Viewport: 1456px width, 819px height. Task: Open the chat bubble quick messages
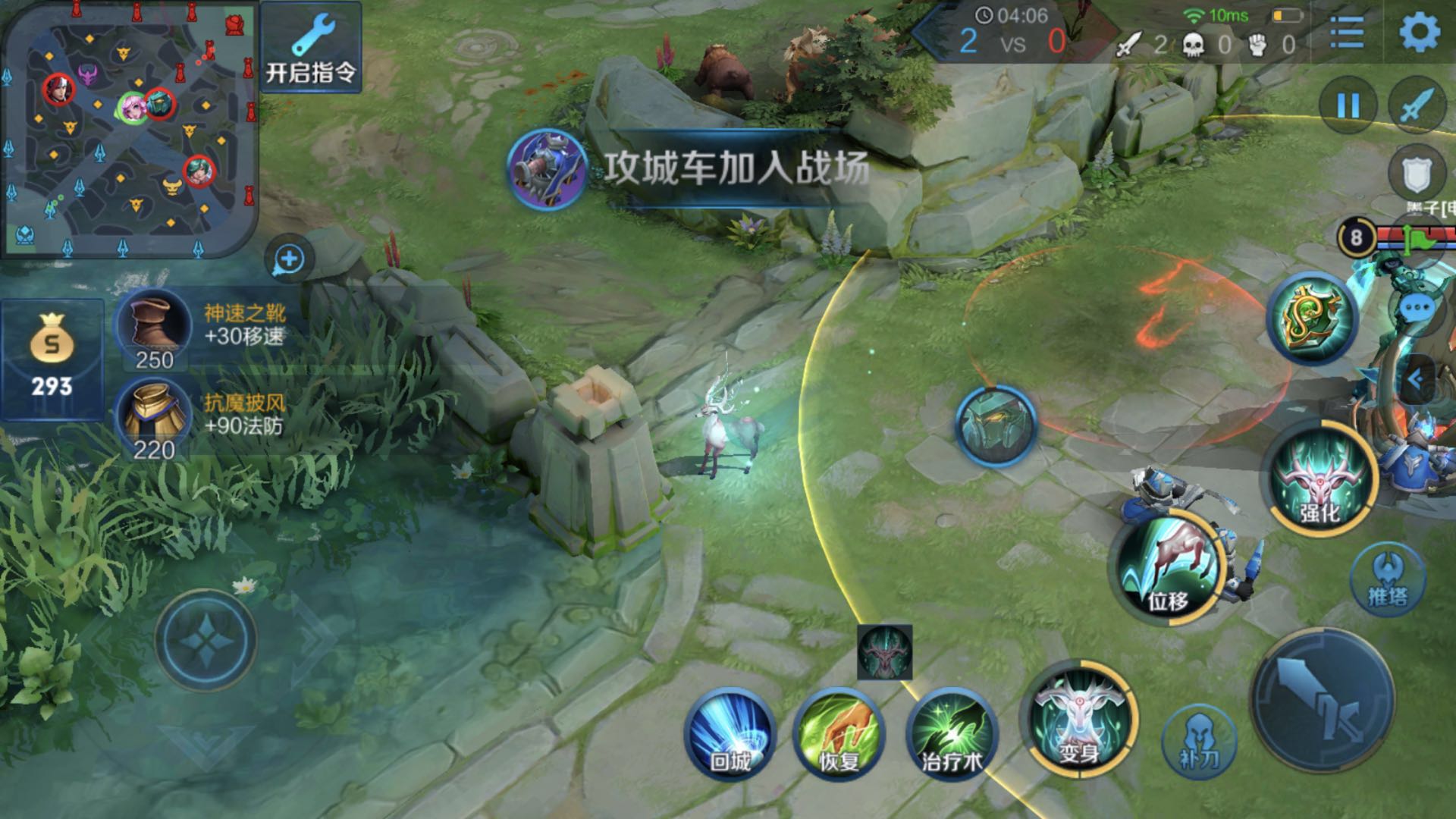1417,309
